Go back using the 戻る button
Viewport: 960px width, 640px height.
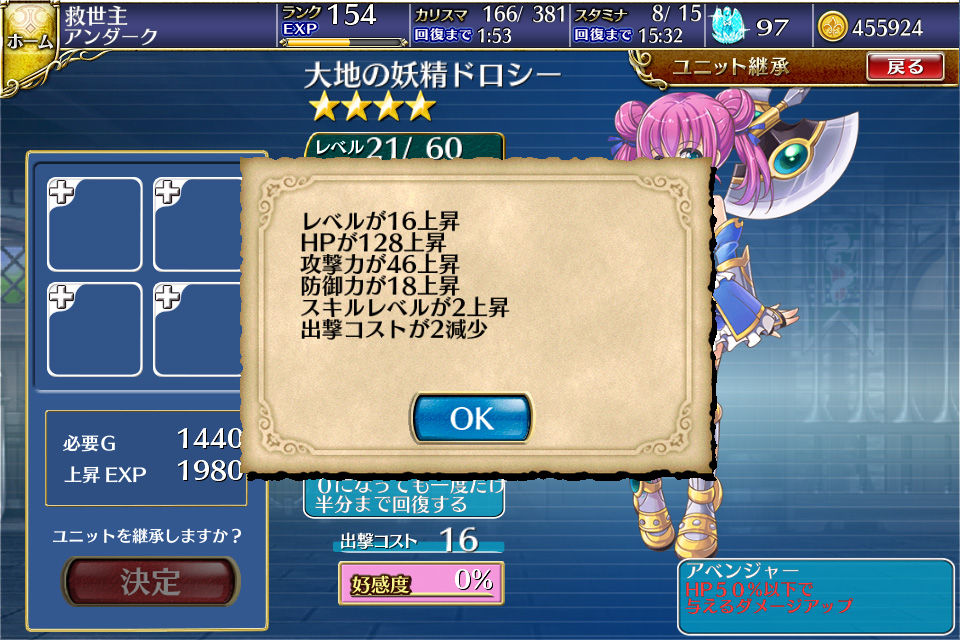pyautogui.click(x=905, y=67)
